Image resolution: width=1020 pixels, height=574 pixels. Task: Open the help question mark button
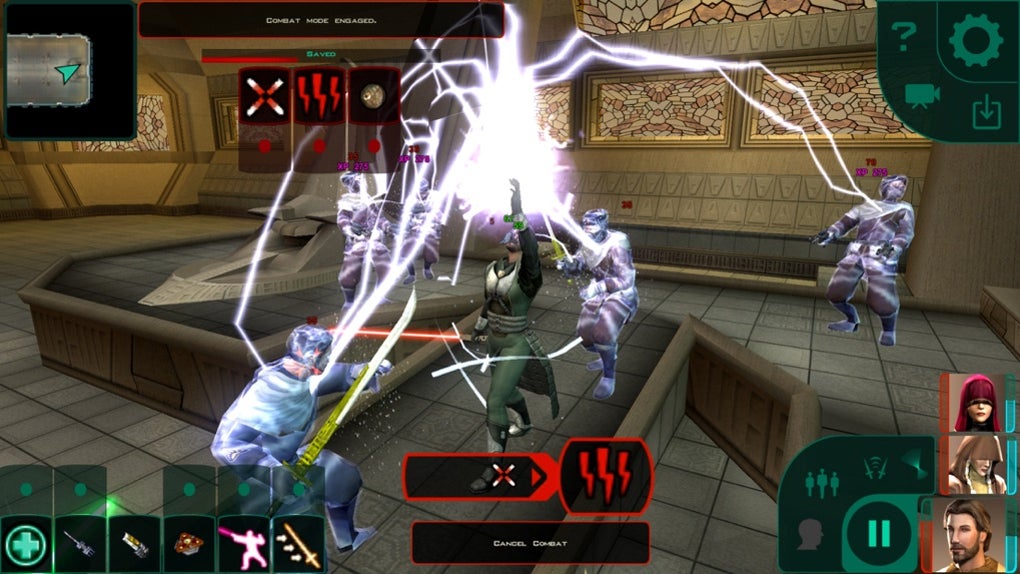click(904, 38)
